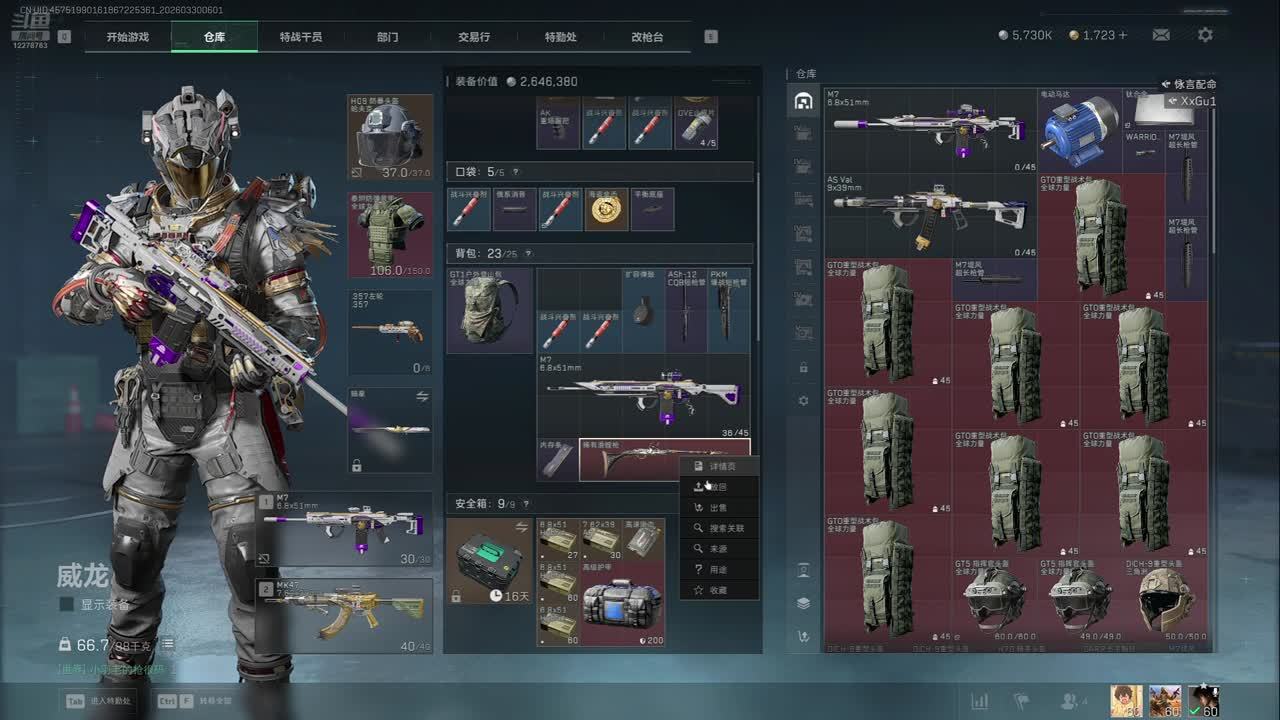Open the 开始游戏 (Start Game) tab
Screen dimensions: 1280x720
(x=128, y=37)
